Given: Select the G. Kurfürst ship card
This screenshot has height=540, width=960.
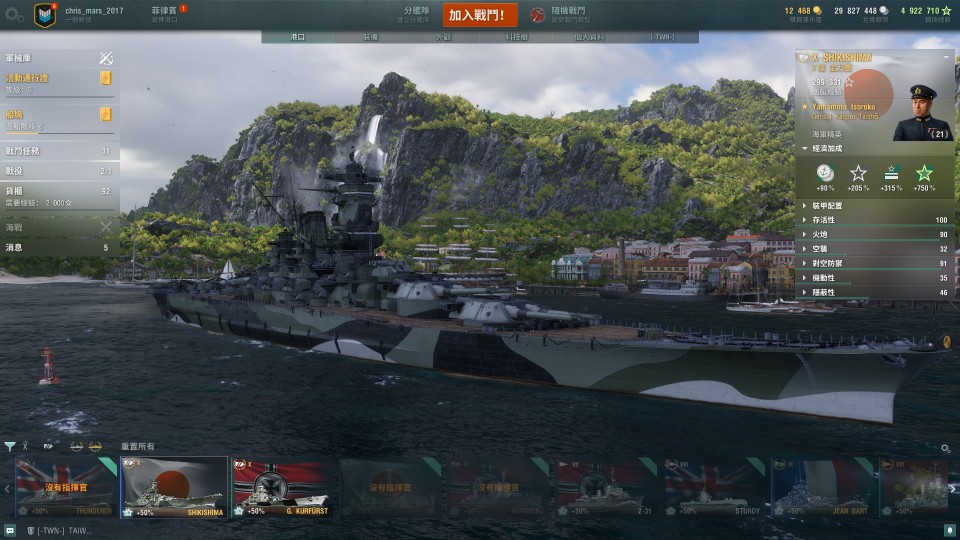Looking at the screenshot, I should pos(282,488).
